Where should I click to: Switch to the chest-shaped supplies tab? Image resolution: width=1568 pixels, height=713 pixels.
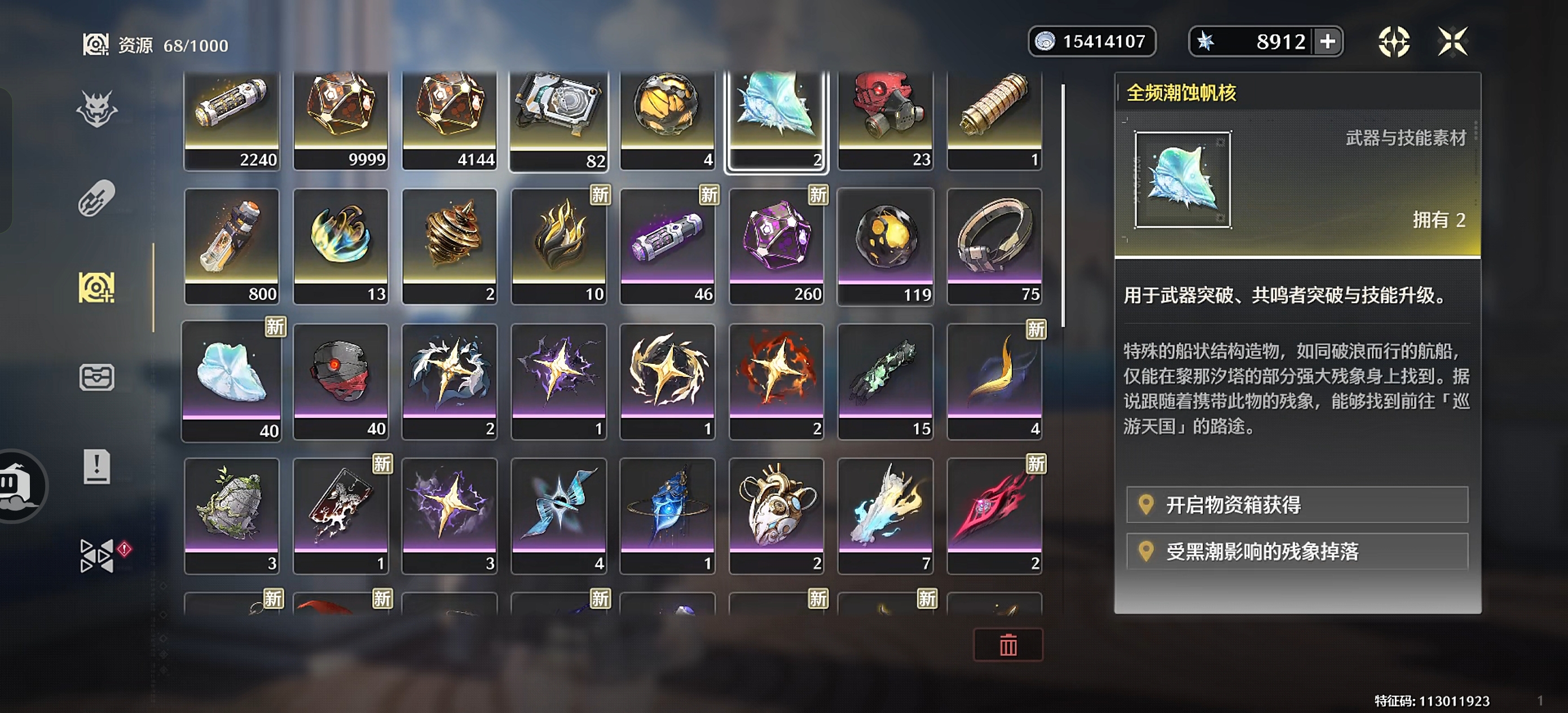97,377
